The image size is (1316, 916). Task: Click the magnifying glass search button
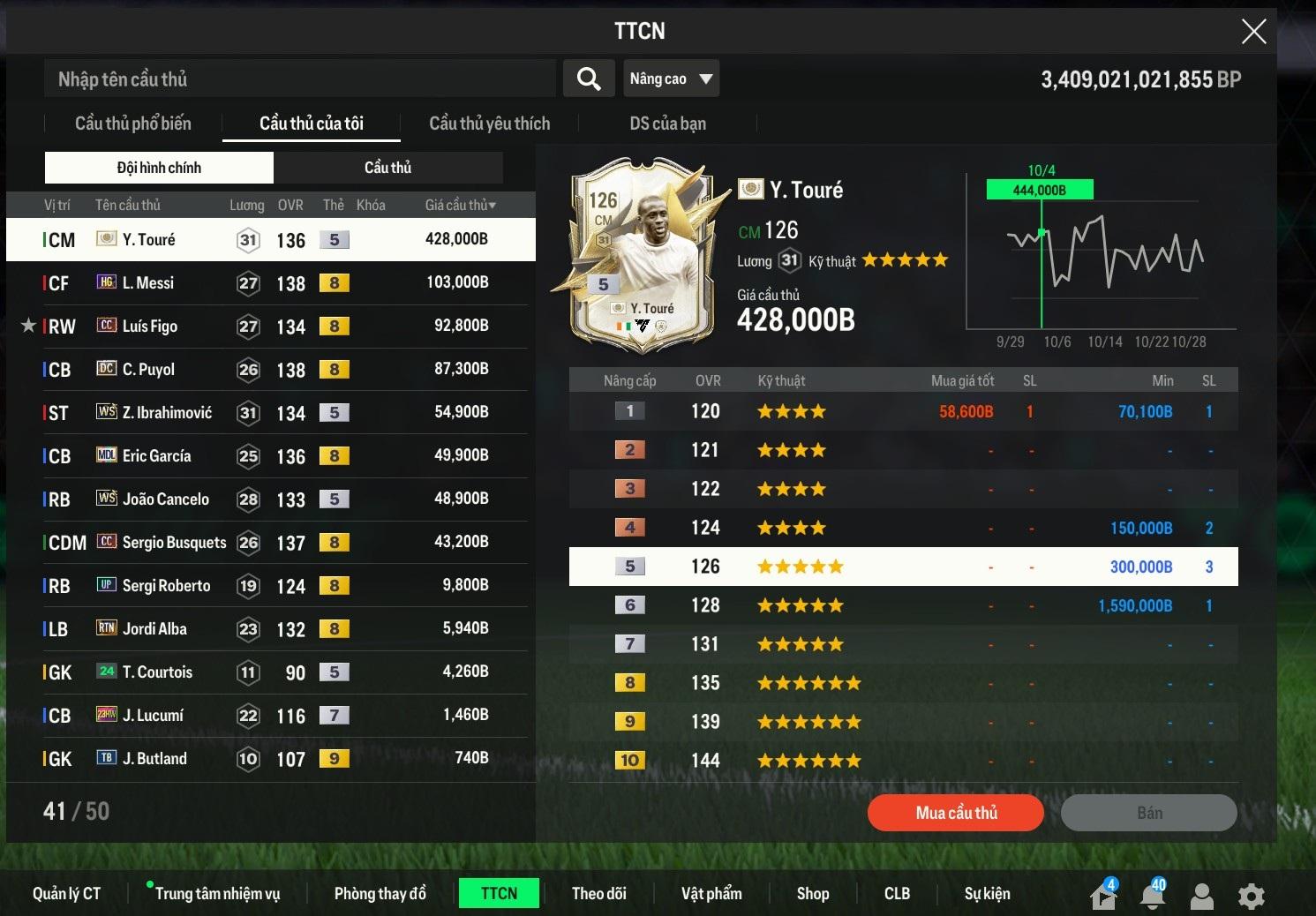[x=589, y=79]
